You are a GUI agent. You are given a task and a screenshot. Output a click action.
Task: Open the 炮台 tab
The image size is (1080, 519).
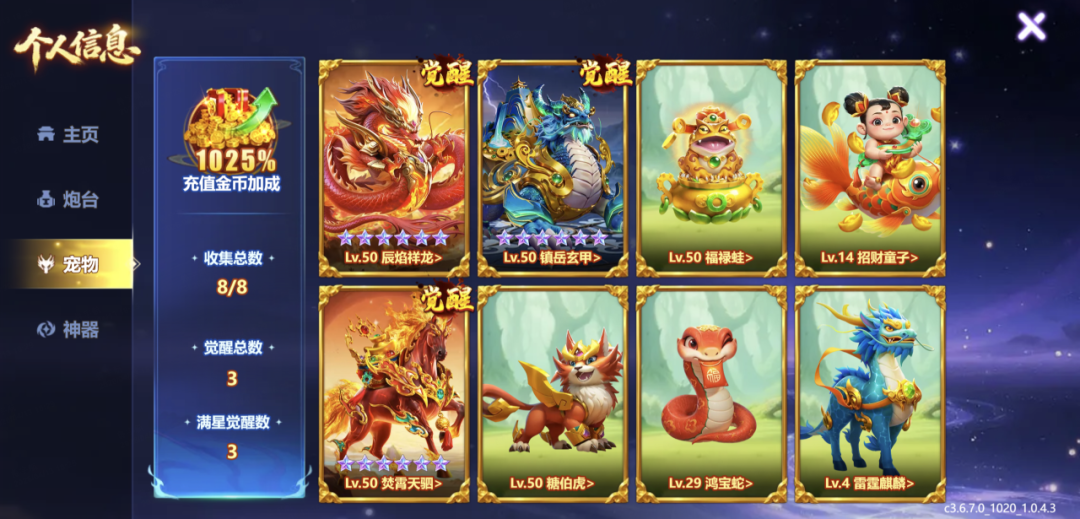click(x=68, y=199)
